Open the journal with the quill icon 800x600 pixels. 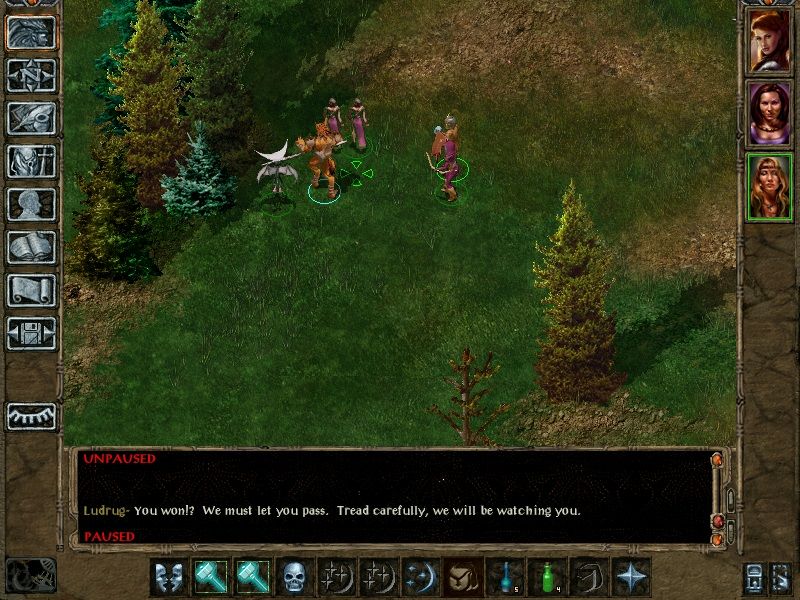pyautogui.click(x=31, y=118)
